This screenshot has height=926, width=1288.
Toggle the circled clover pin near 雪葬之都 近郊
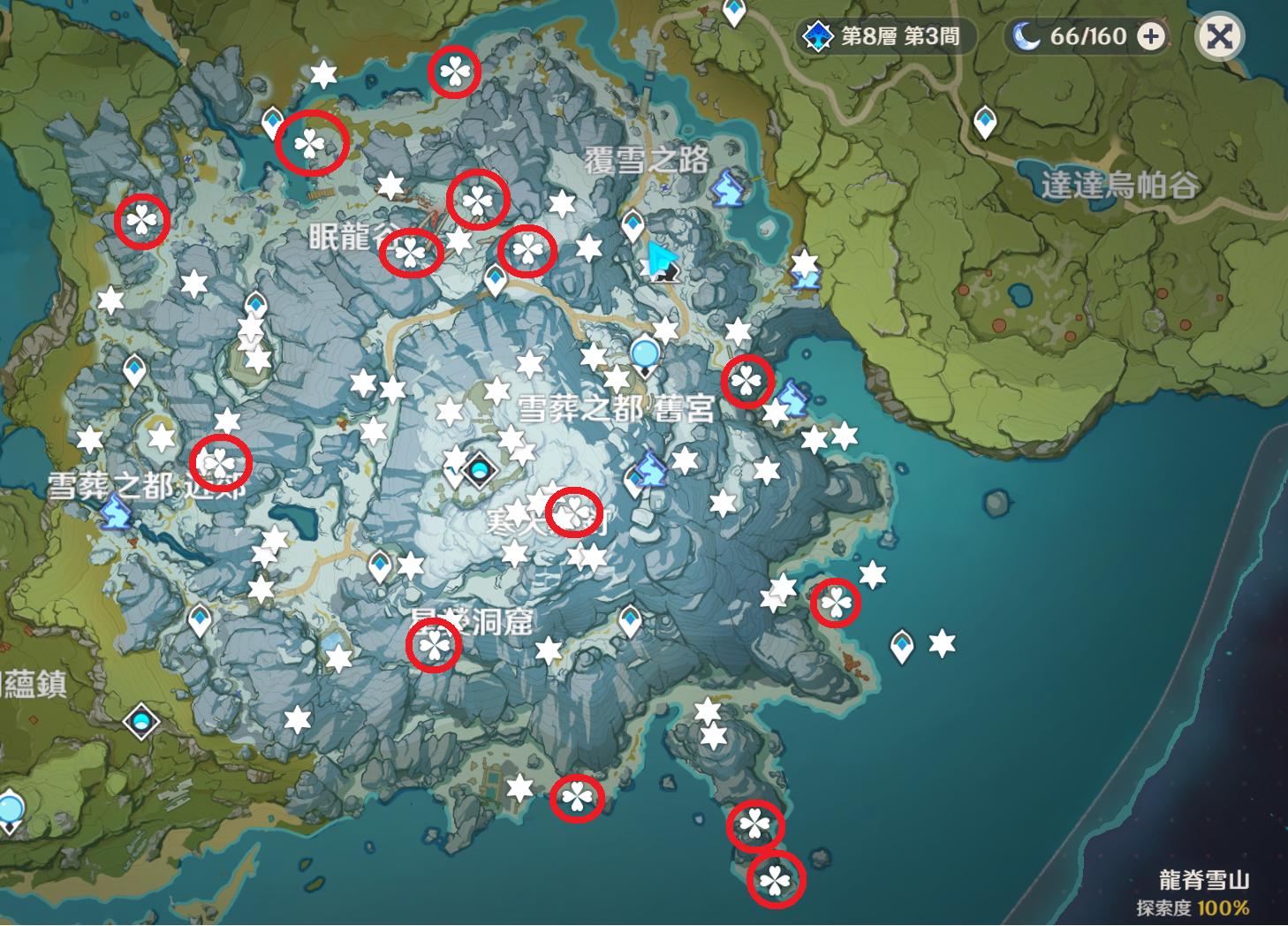(x=223, y=461)
